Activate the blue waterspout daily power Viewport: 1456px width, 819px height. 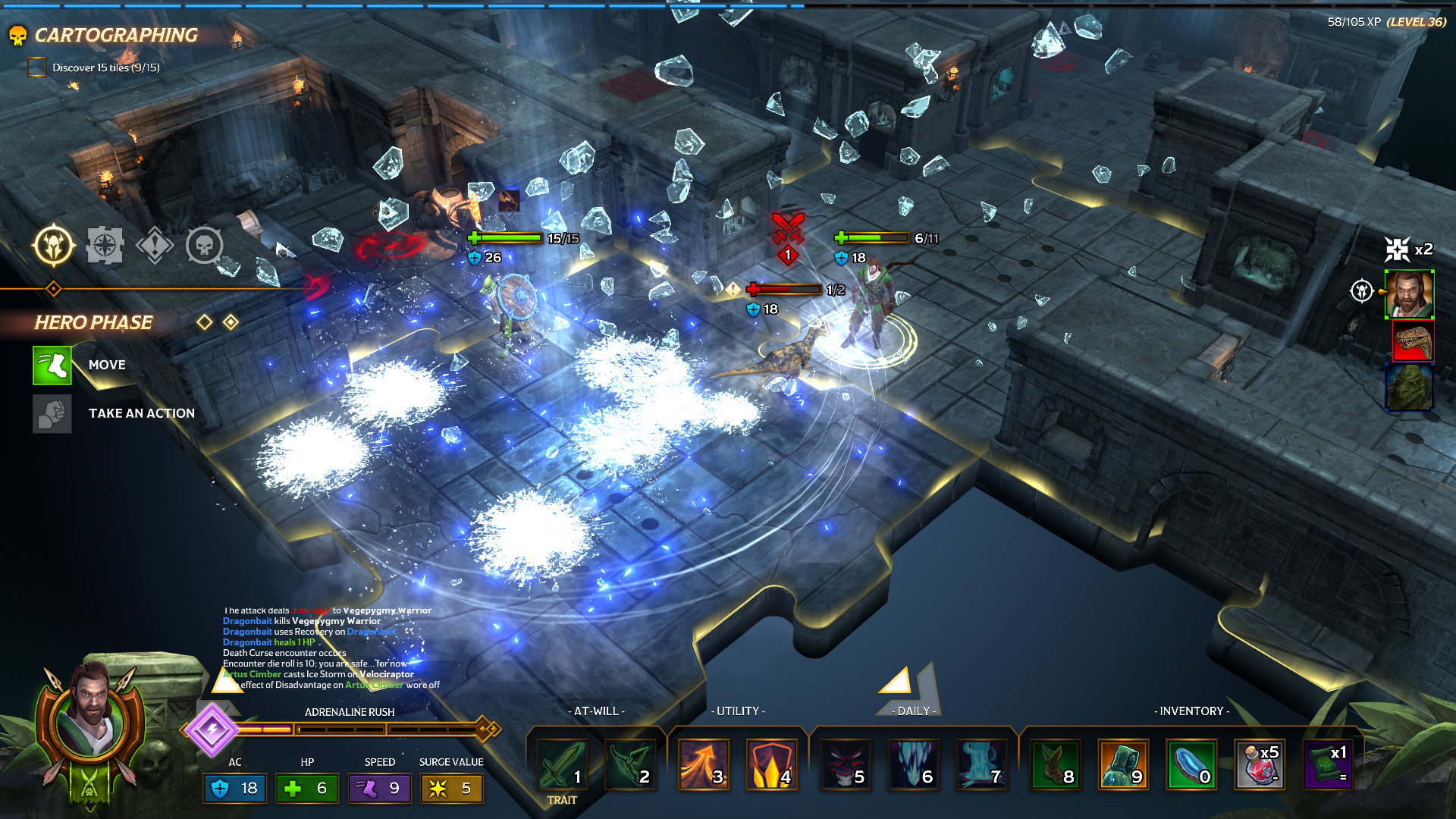click(x=981, y=764)
